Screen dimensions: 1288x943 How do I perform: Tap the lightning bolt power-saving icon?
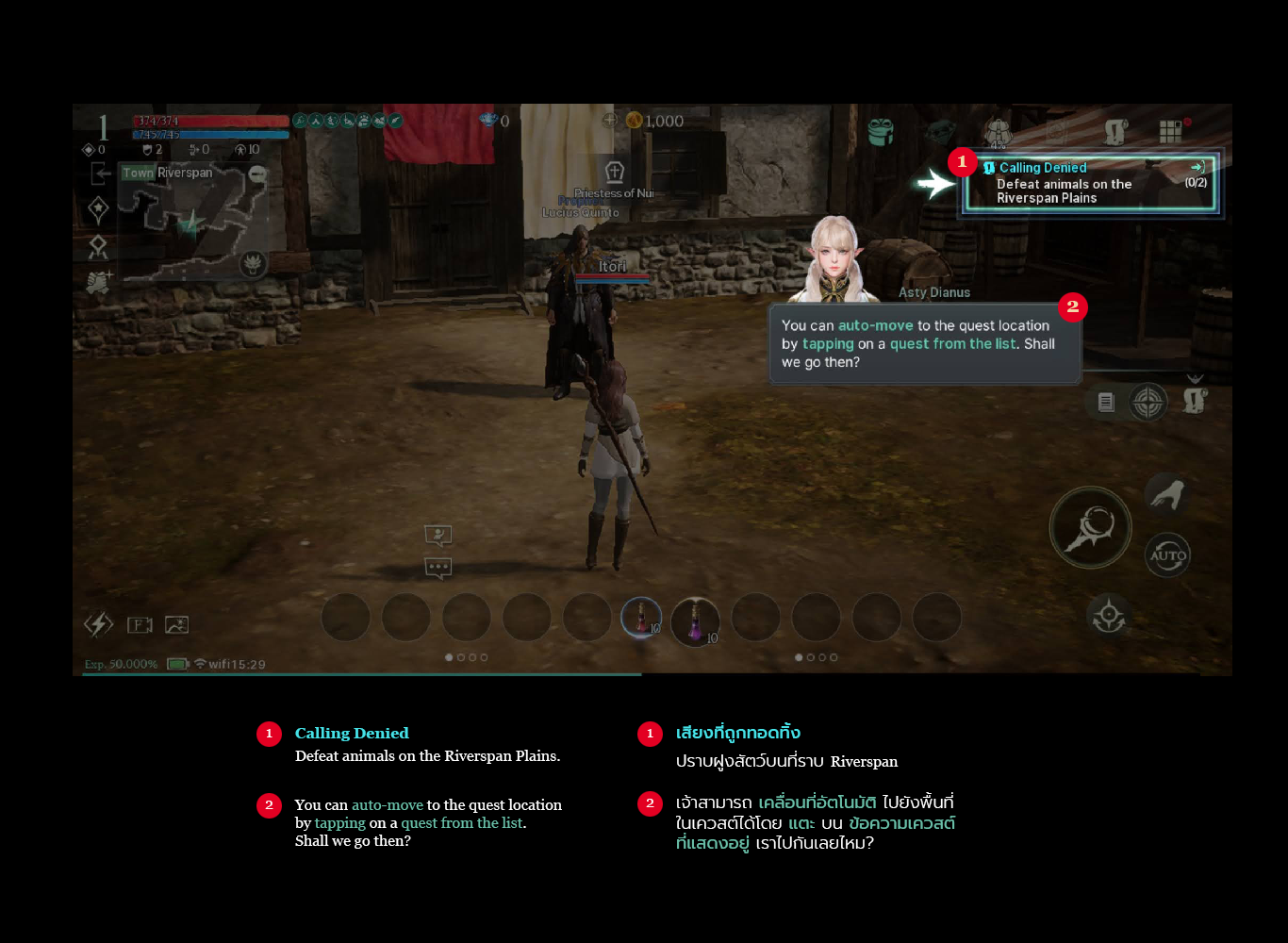[x=98, y=624]
